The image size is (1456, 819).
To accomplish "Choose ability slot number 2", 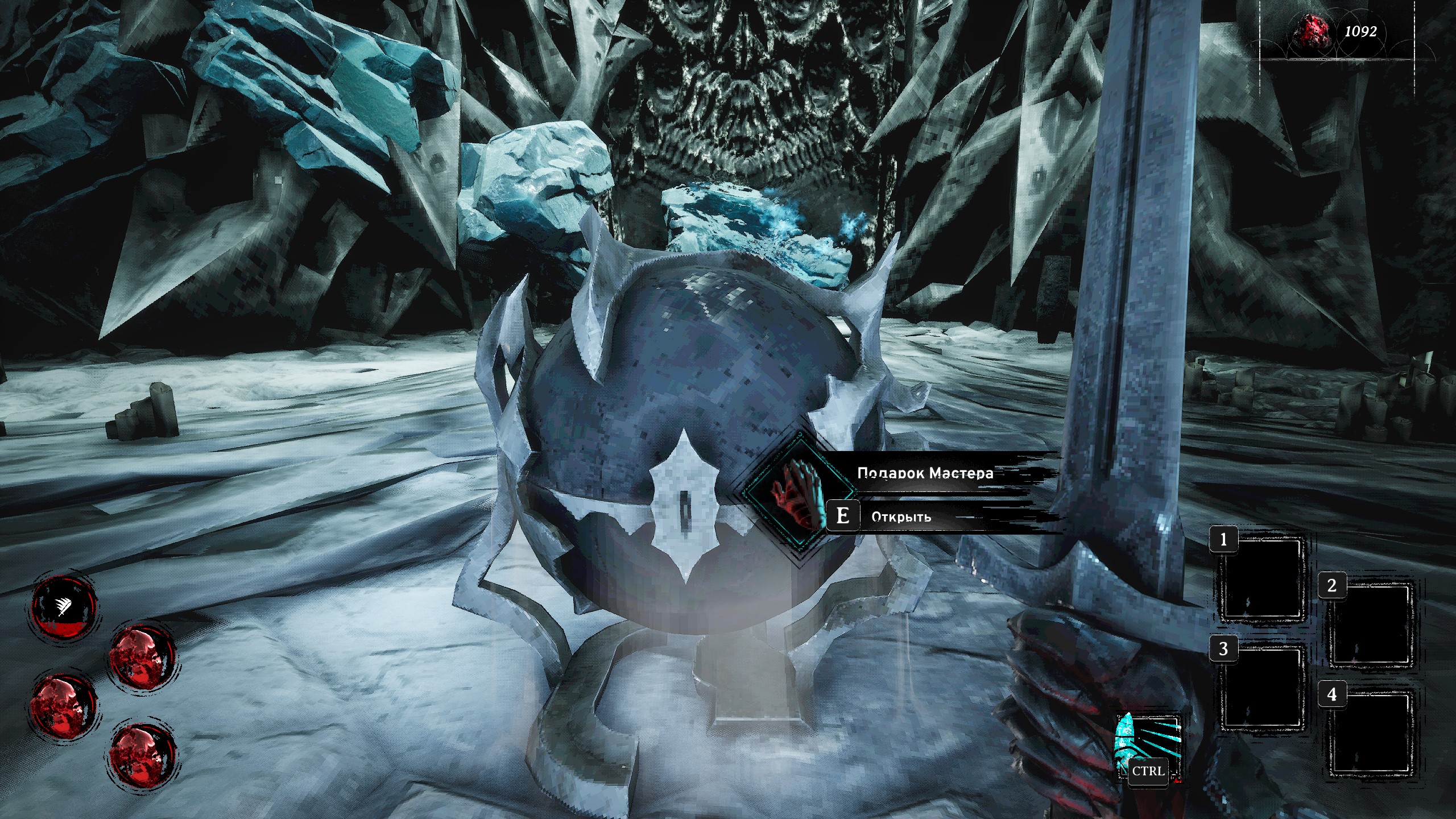I will point(1370,626).
